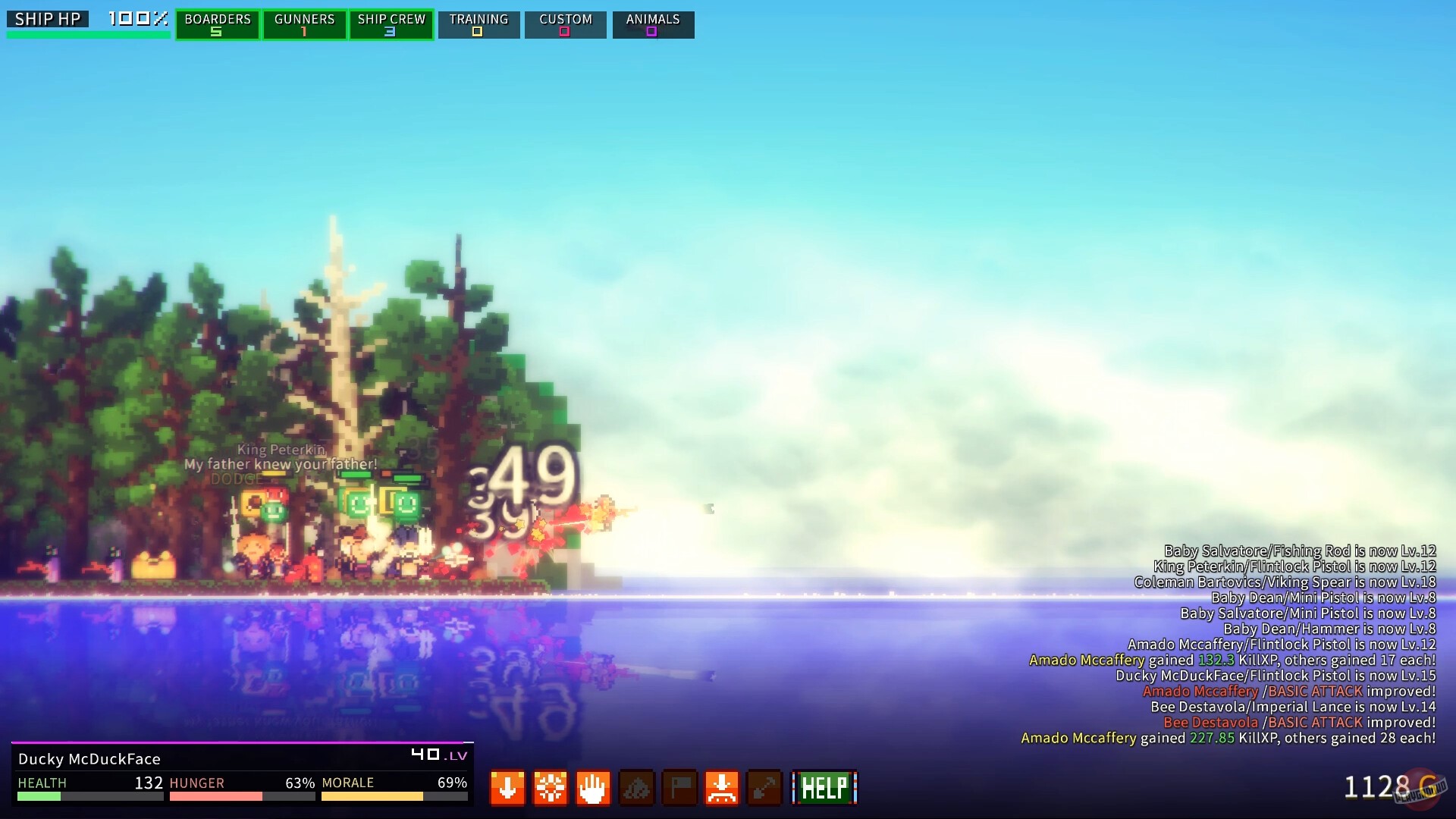
Task: Select the CUSTOM group tab
Action: (565, 24)
